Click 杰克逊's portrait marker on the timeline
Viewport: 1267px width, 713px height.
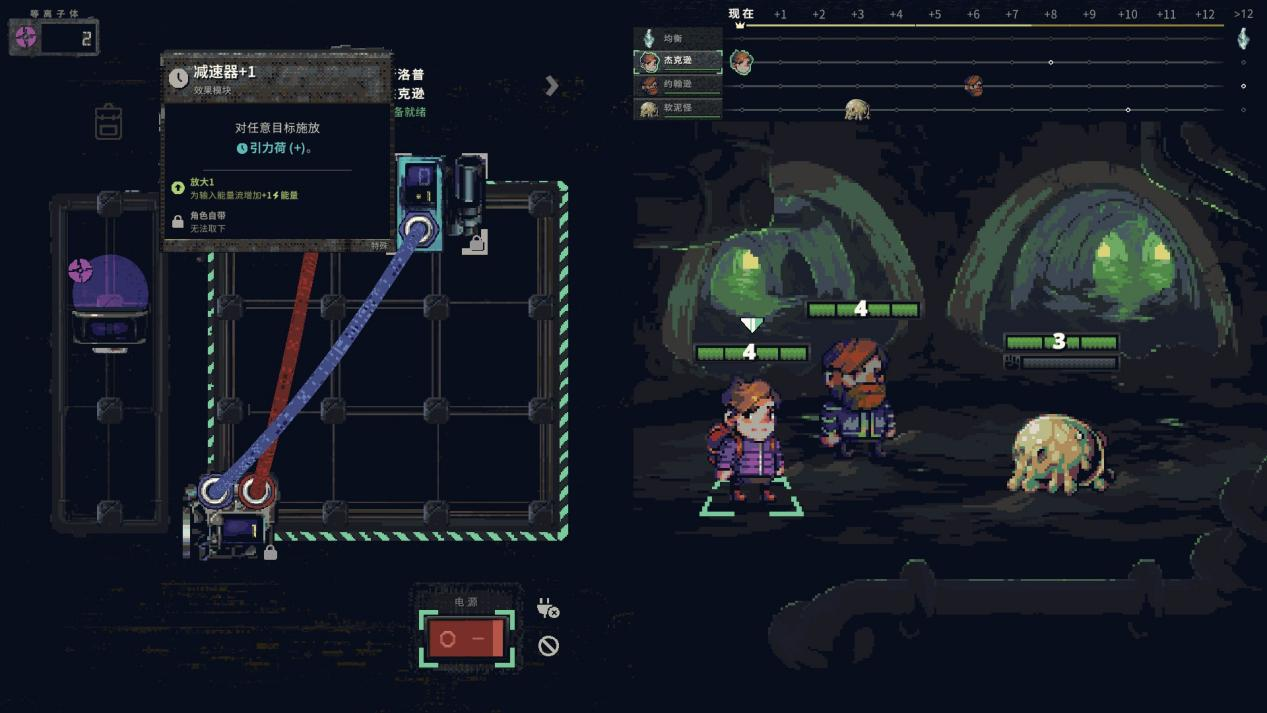click(x=741, y=63)
